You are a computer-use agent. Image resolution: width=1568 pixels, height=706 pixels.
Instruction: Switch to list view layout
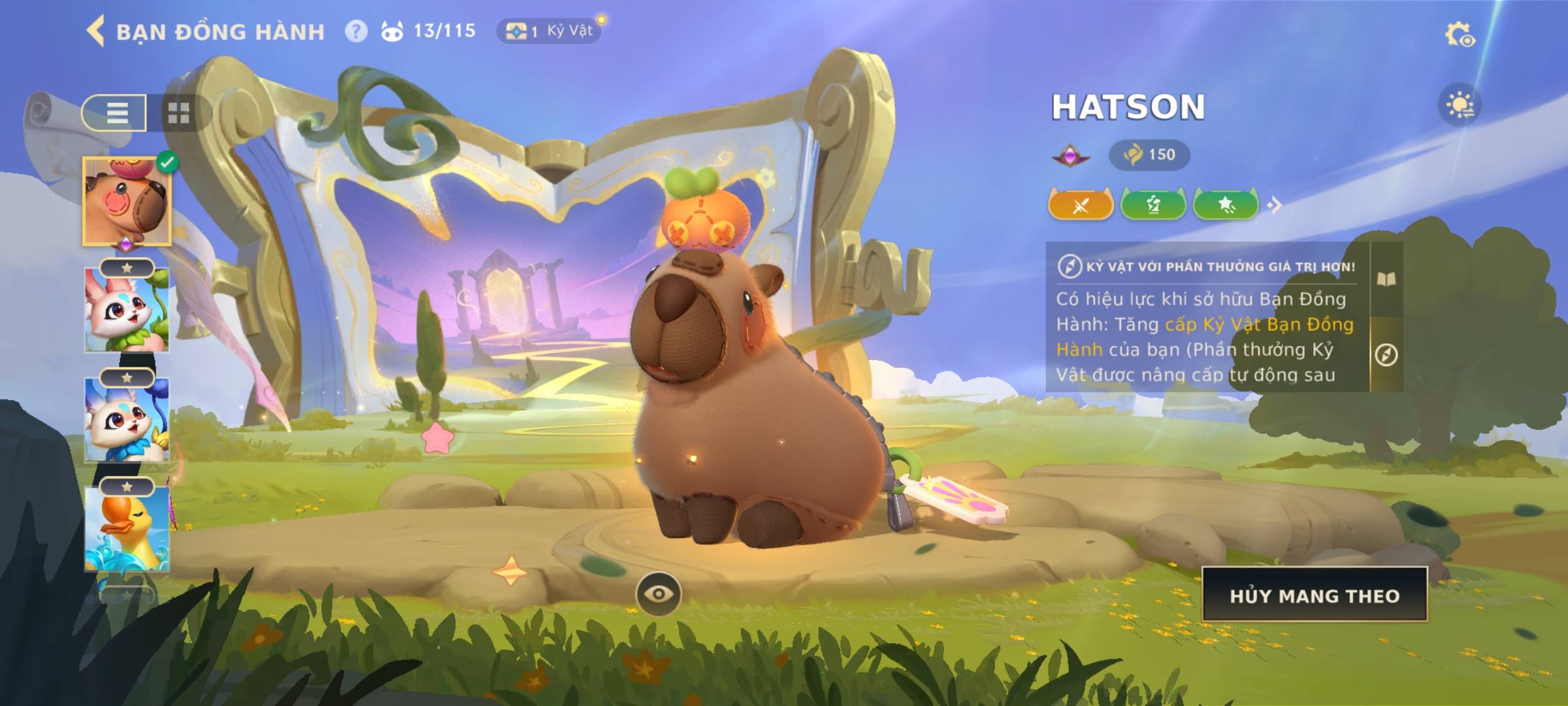point(115,113)
